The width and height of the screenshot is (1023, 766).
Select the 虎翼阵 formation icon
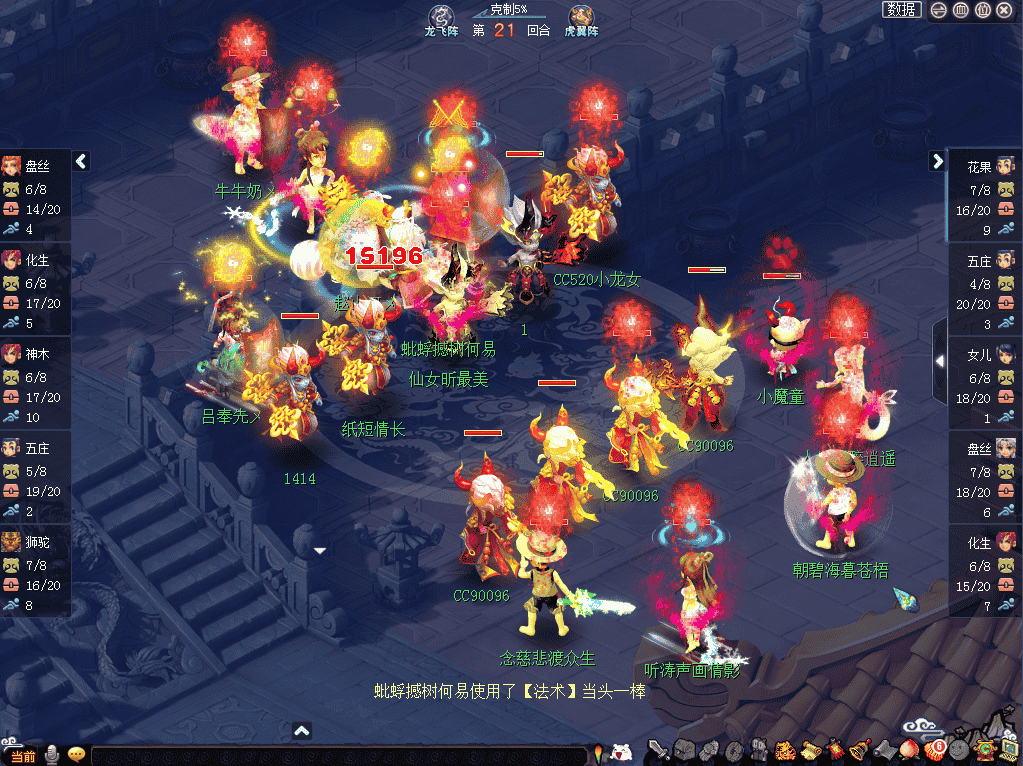pos(581,17)
